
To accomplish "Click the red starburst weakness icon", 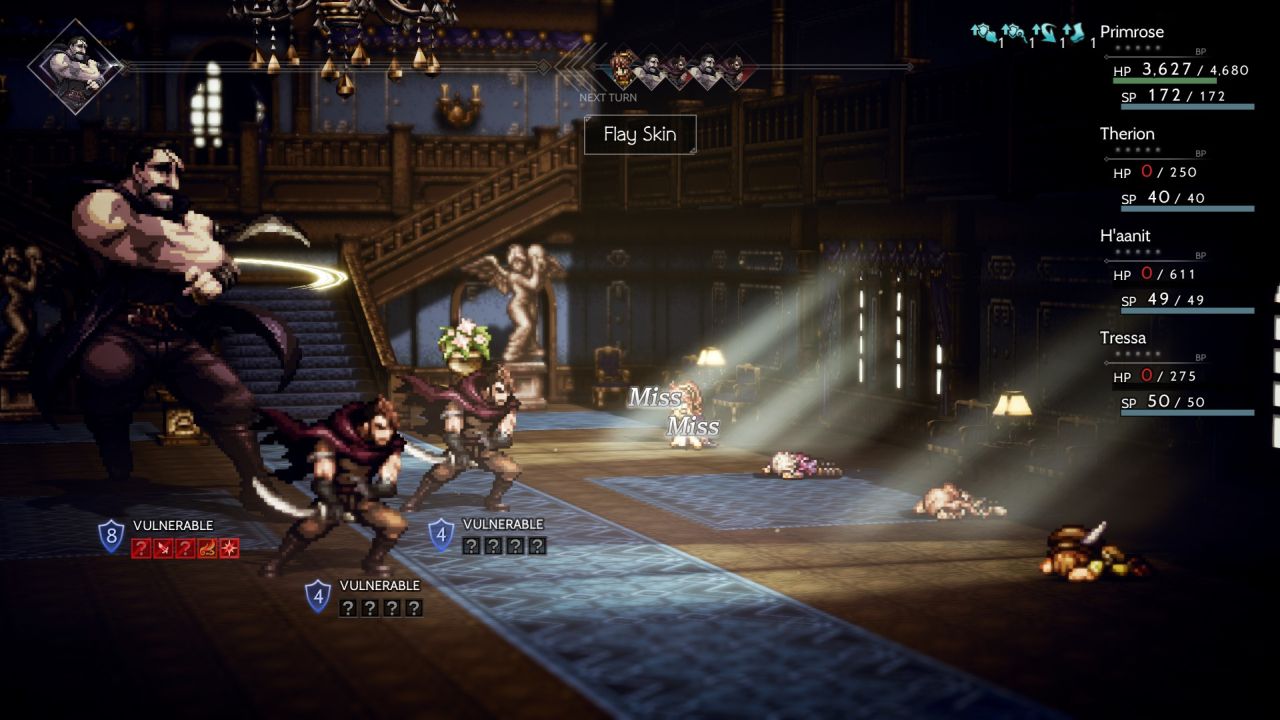I will pos(229,547).
